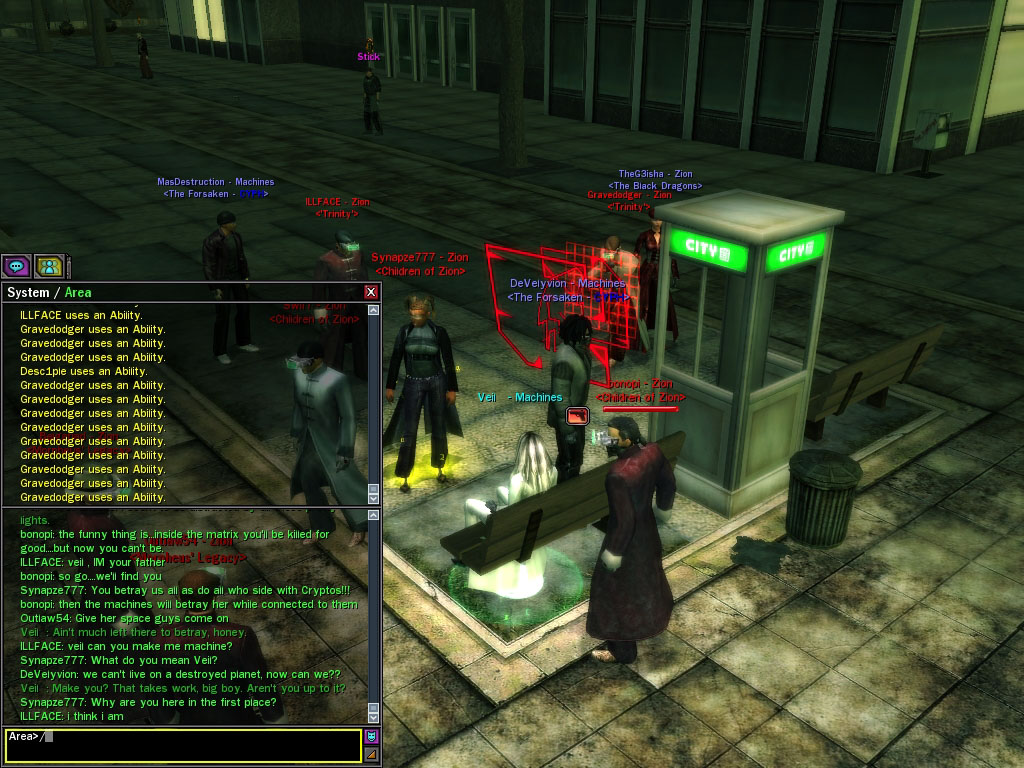Close the System / Area chat window
The width and height of the screenshot is (1024, 768).
[x=371, y=292]
